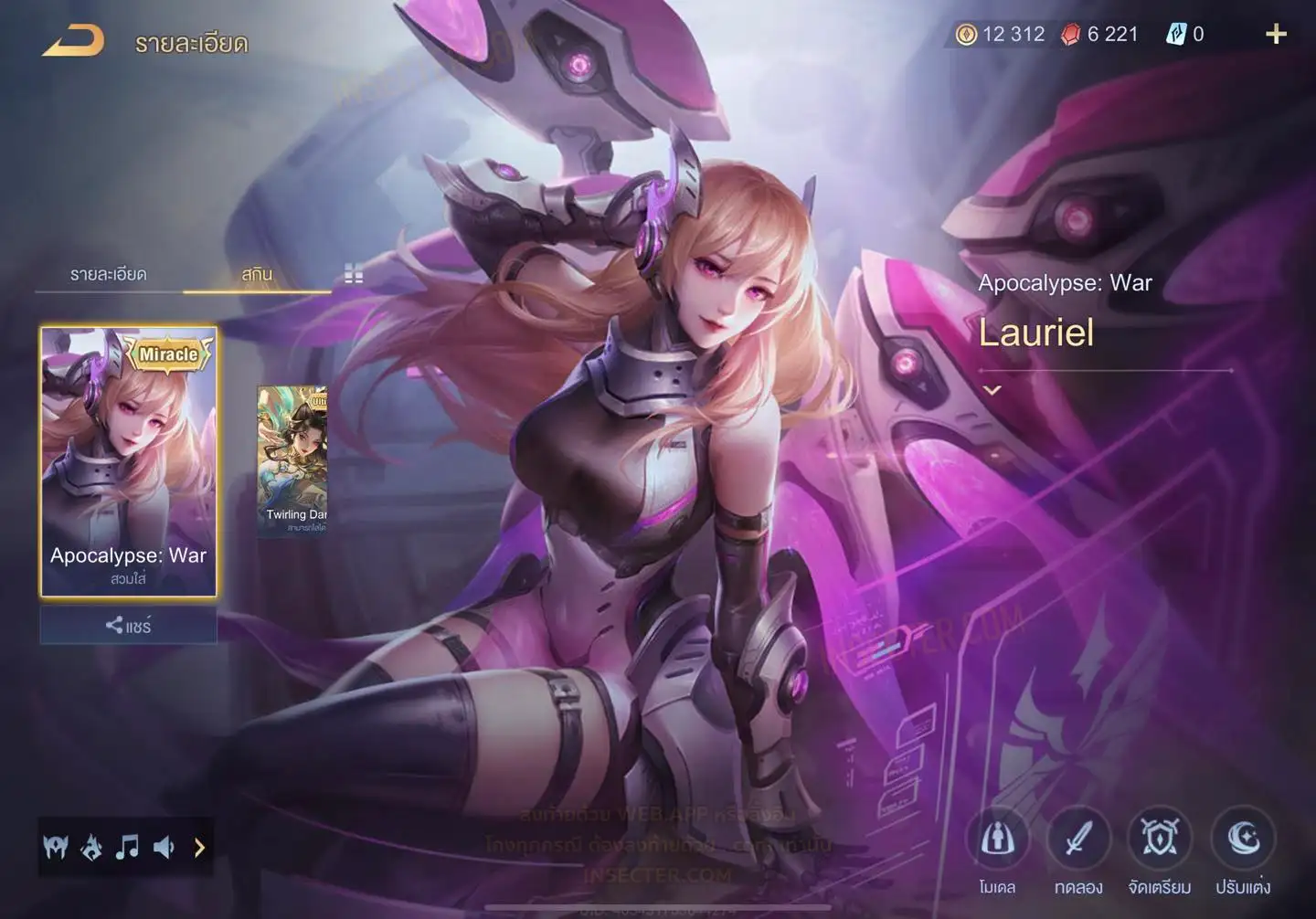Image resolution: width=1316 pixels, height=919 pixels.
Task: Expand the skin info chevron under Lauriel
Action: 992,390
